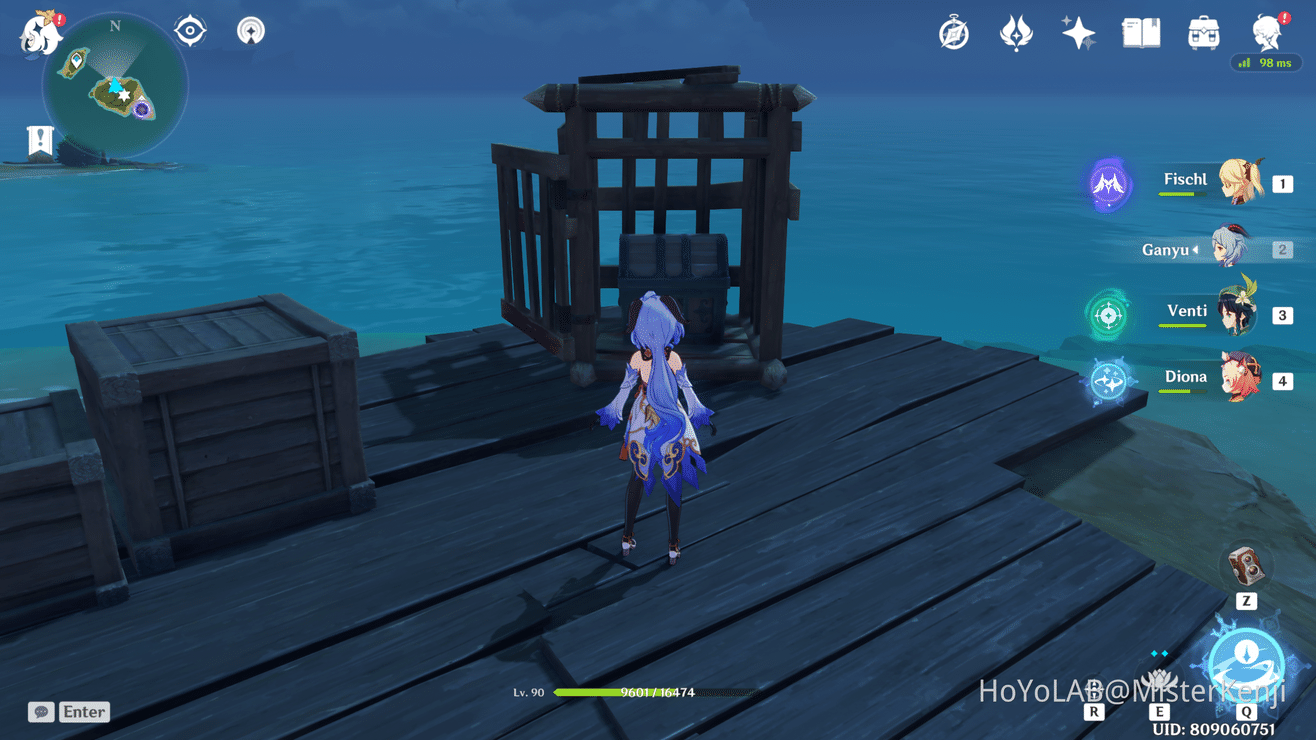Click Fischl's Electro aura indicator
This screenshot has width=1316, height=740.
pos(1108,184)
